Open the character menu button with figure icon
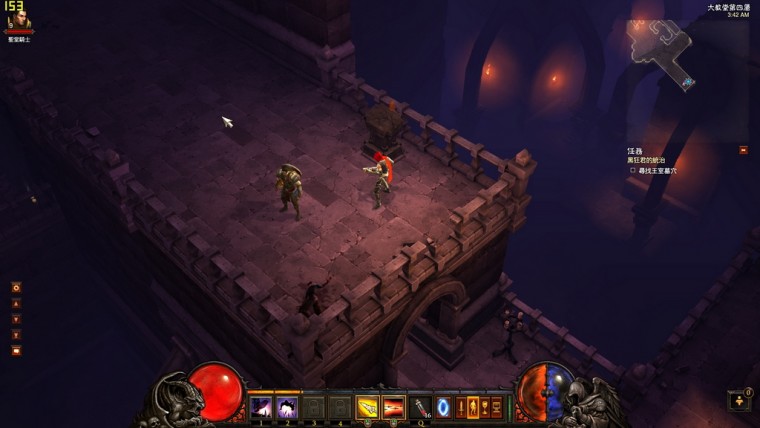This screenshot has height=428, width=760. (x=473, y=407)
